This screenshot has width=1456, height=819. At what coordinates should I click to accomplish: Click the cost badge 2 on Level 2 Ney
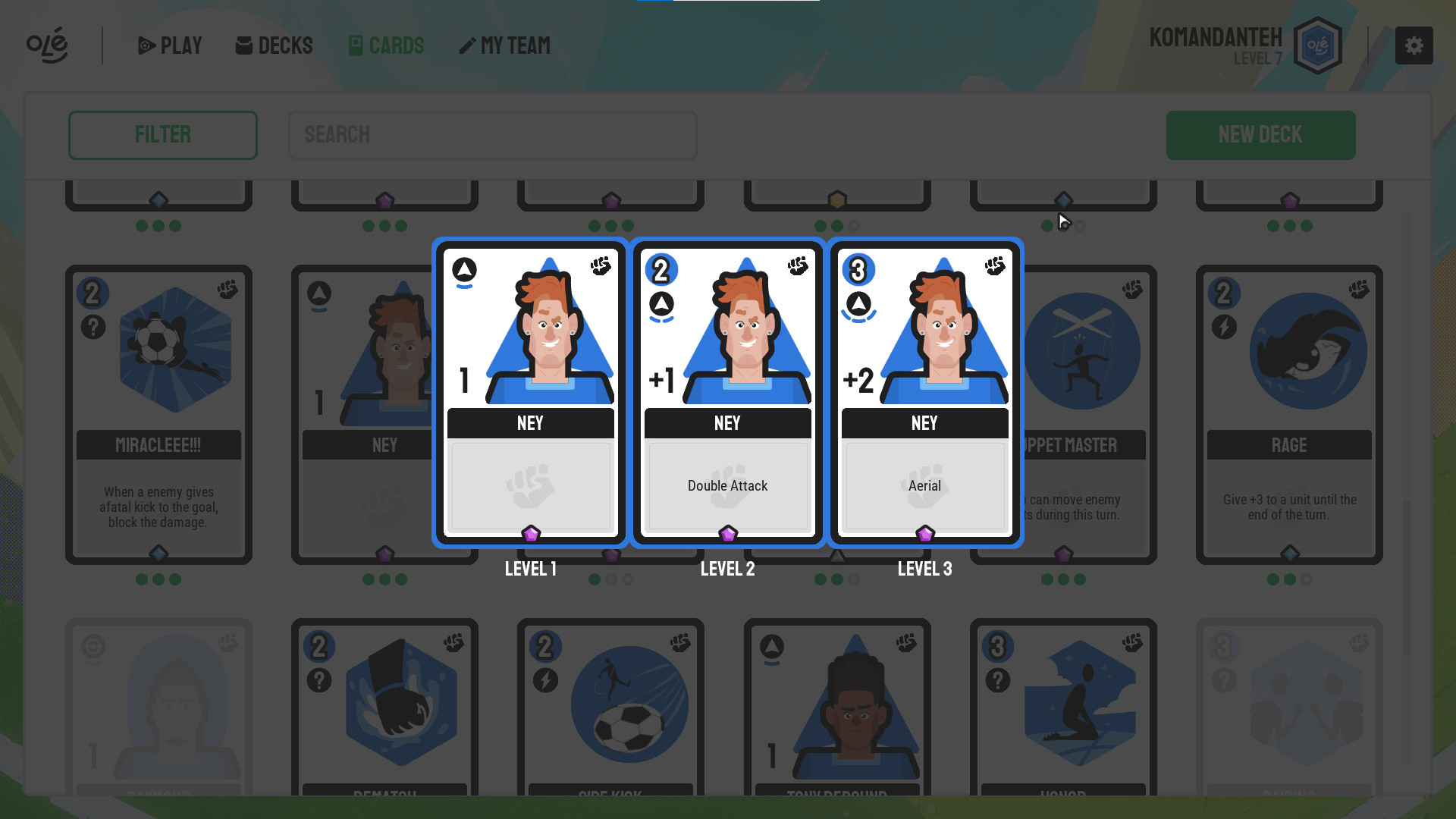662,269
